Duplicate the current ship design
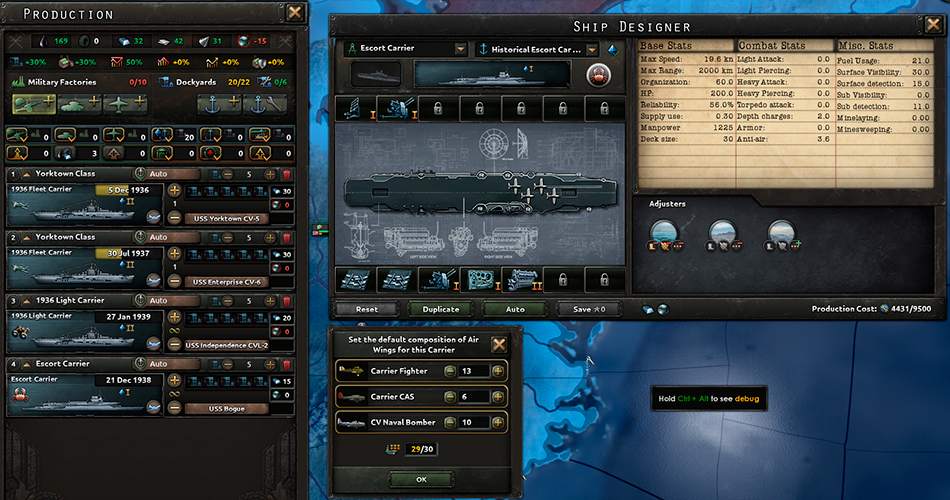The width and height of the screenshot is (950, 500). coord(441,309)
